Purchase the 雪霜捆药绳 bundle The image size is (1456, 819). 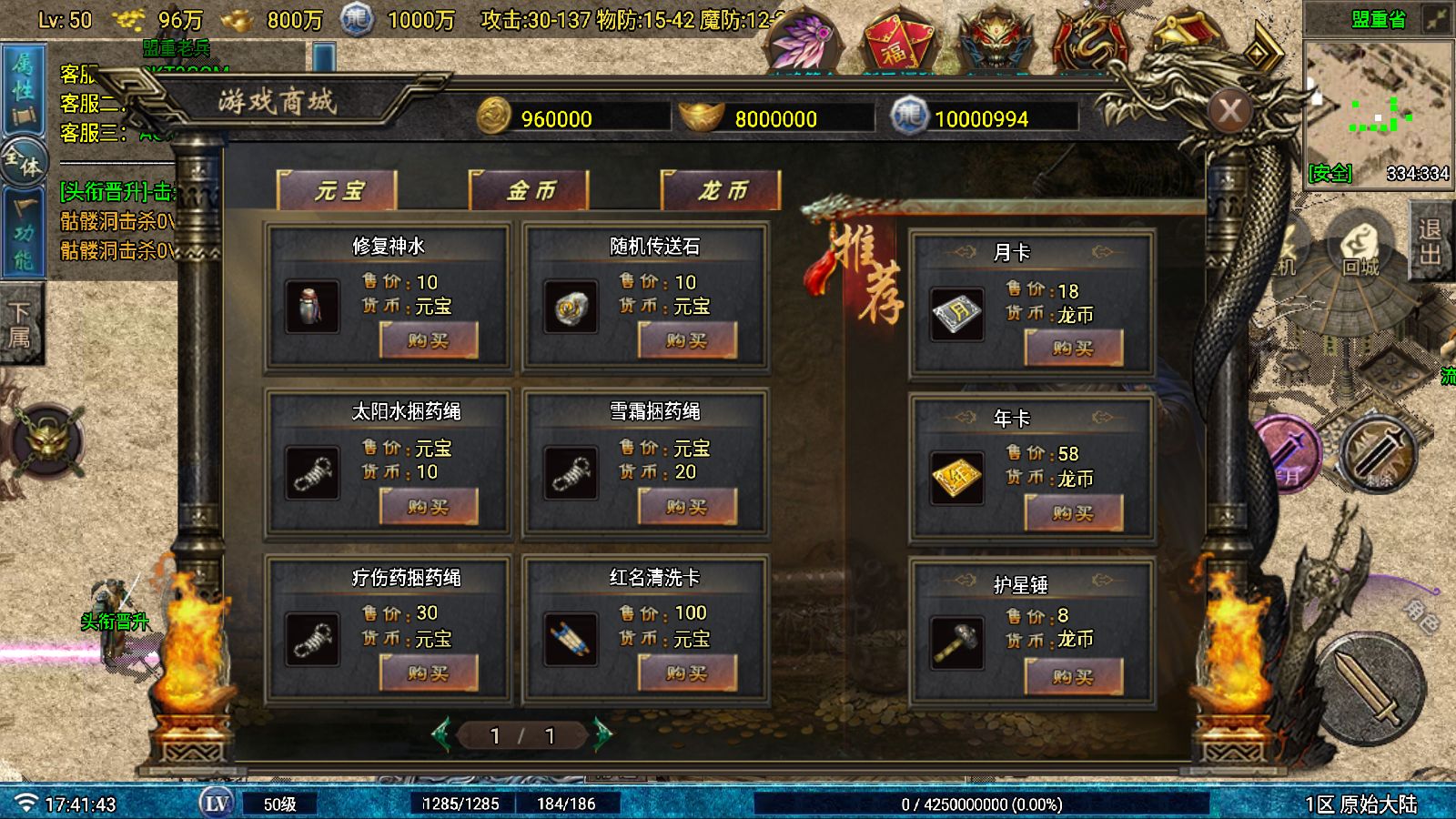coord(687,507)
